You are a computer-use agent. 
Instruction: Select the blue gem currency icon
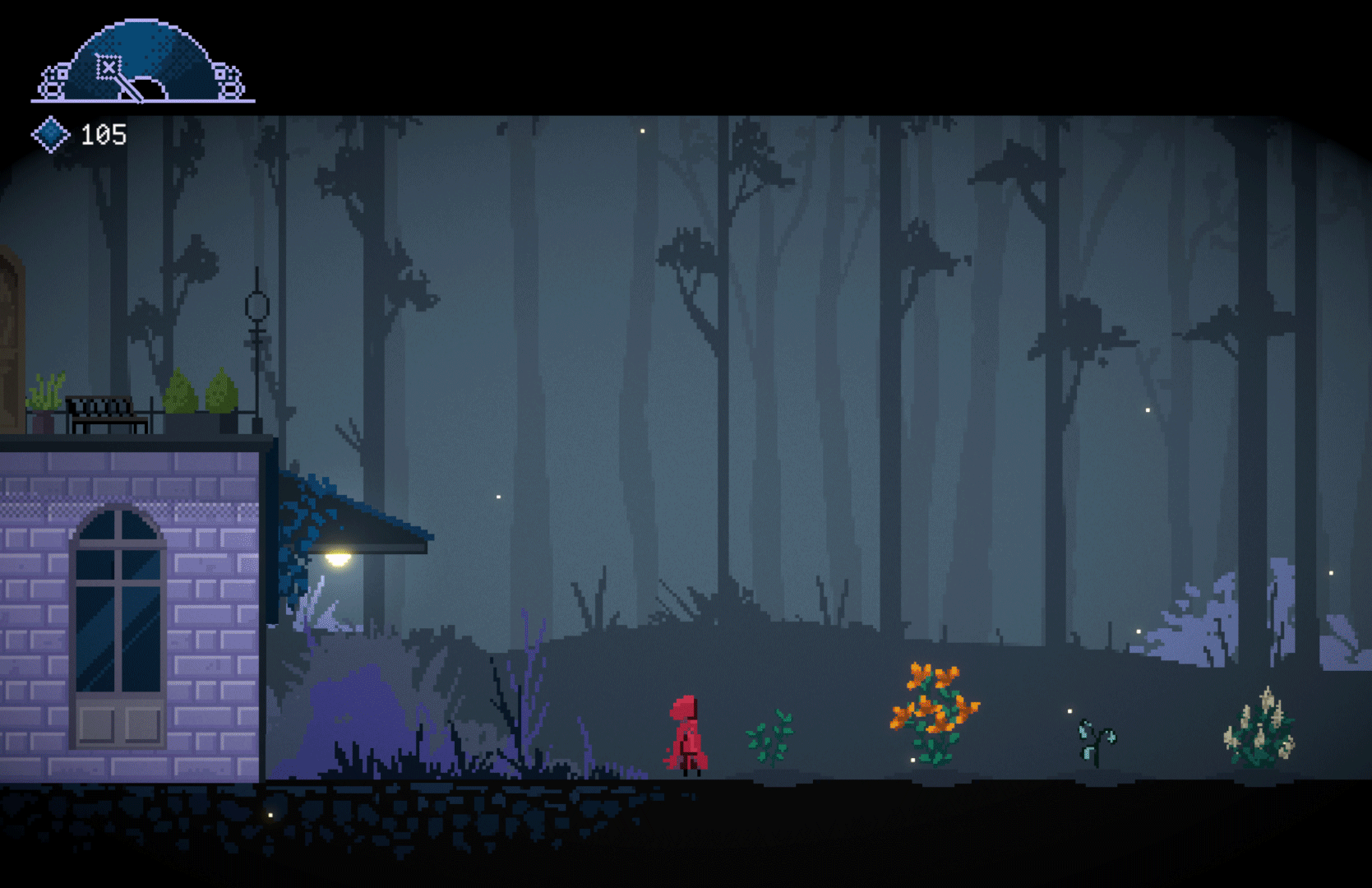pos(50,134)
